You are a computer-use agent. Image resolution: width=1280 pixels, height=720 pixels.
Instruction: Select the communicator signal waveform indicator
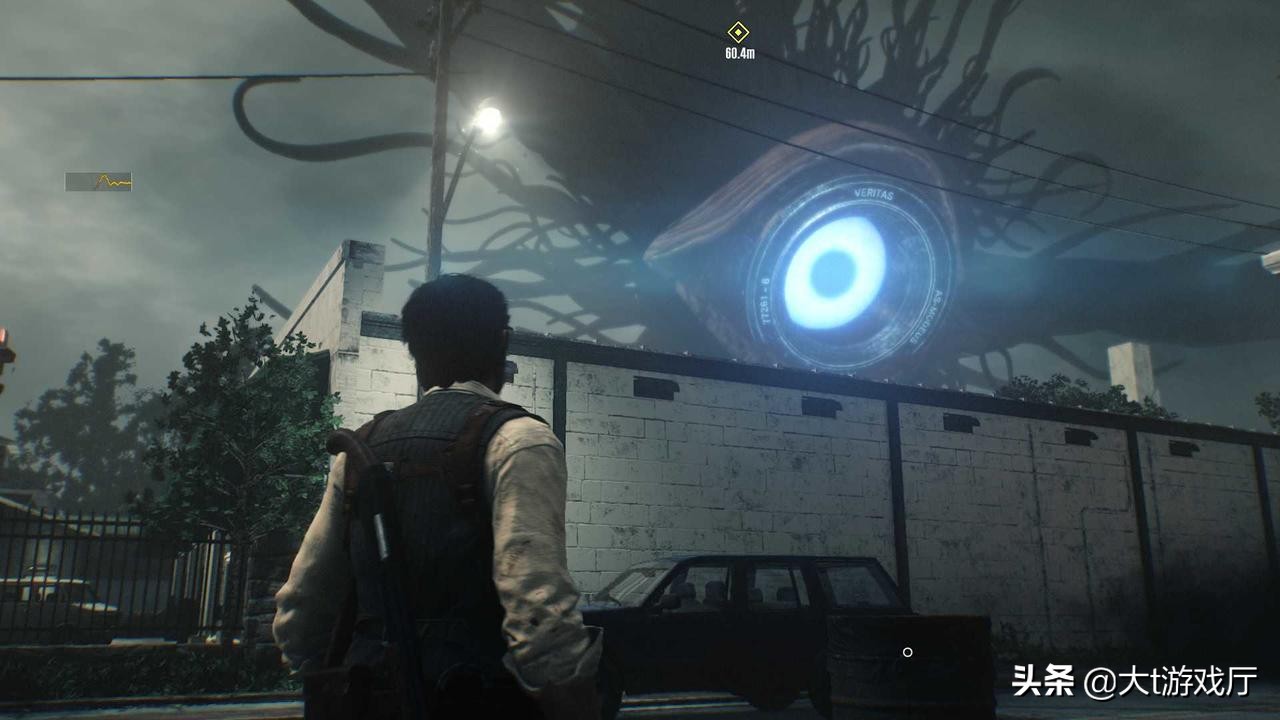[98, 182]
